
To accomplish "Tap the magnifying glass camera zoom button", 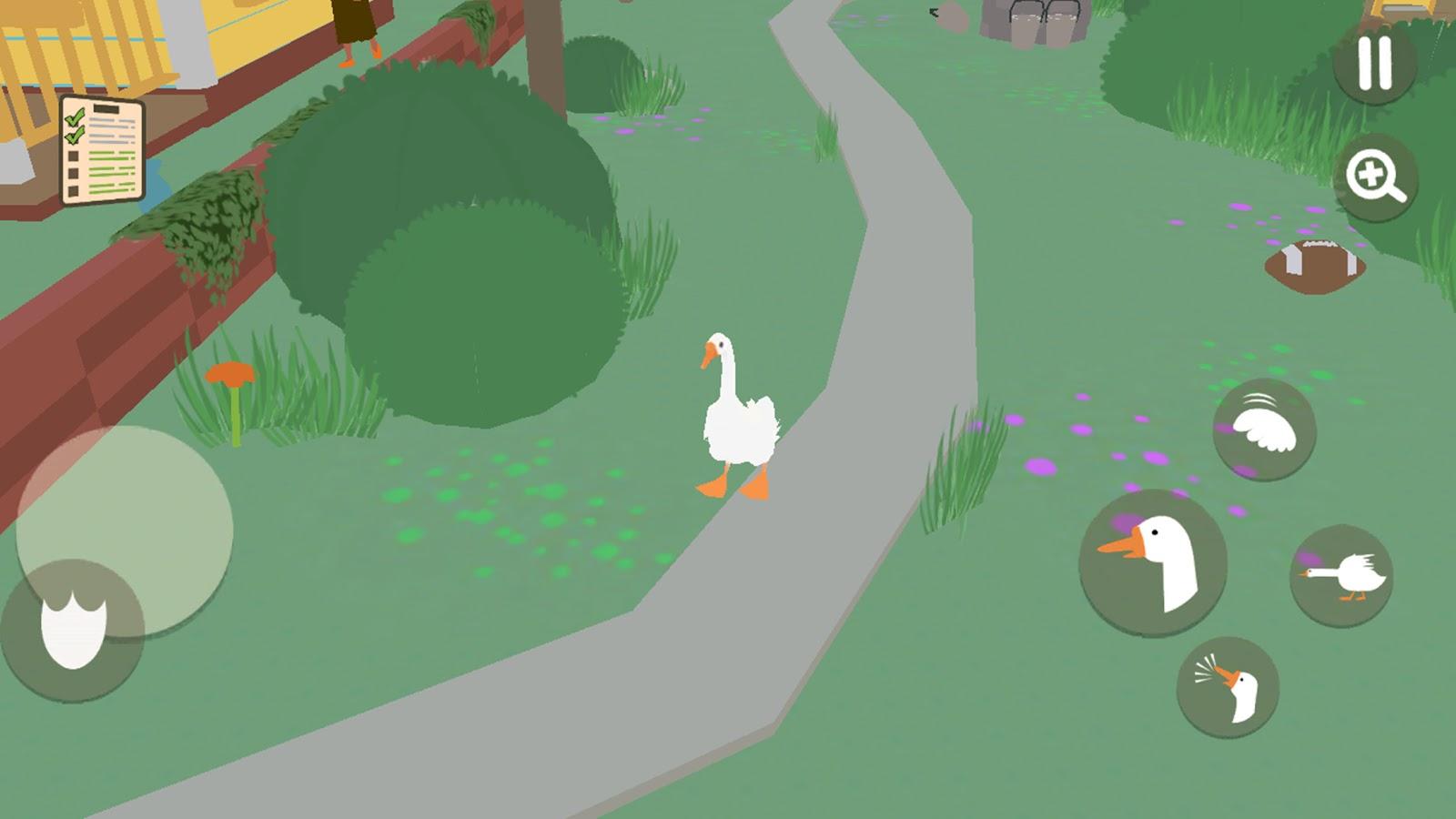I will point(1374,176).
